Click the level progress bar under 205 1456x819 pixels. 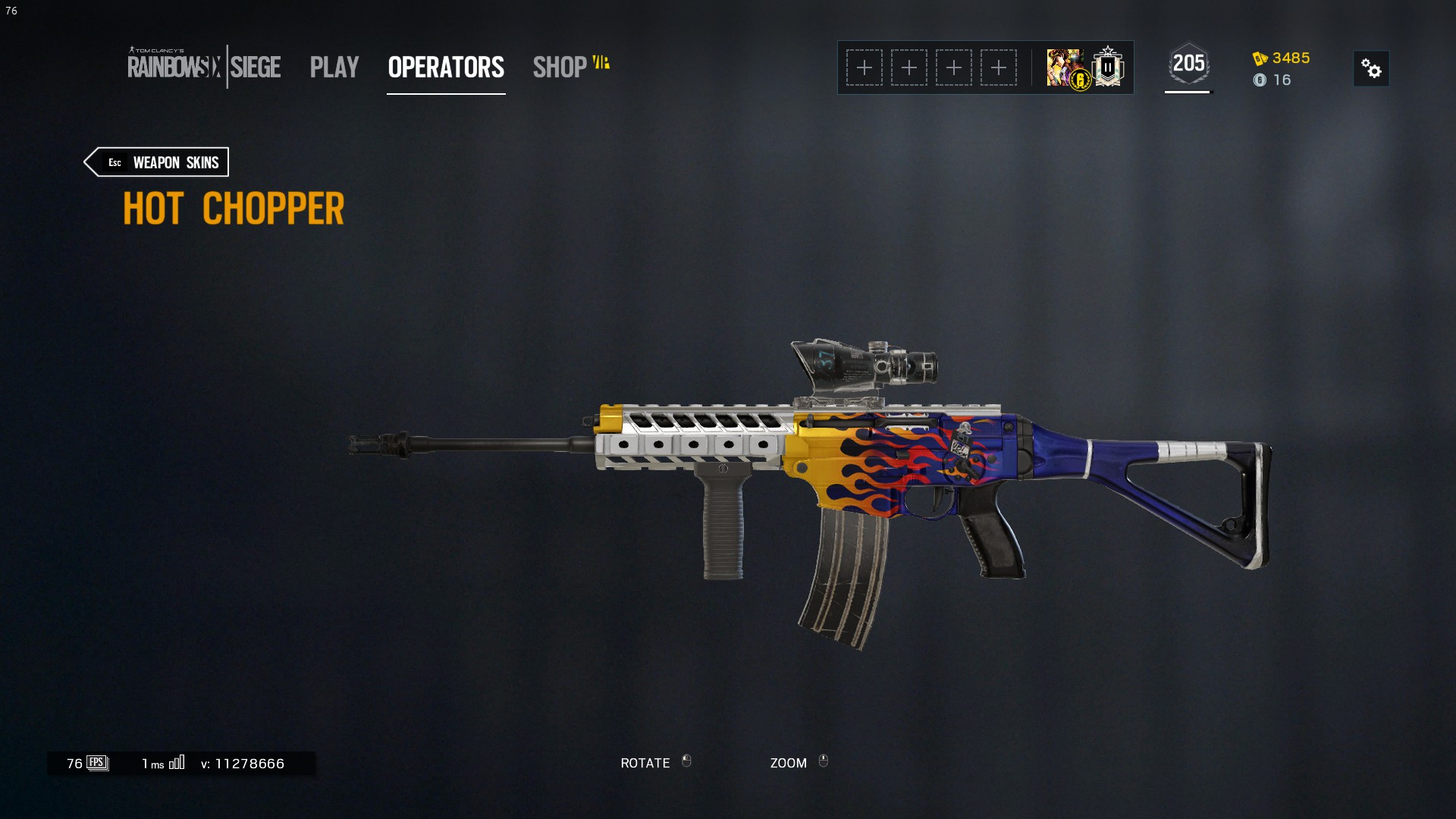point(1188,93)
